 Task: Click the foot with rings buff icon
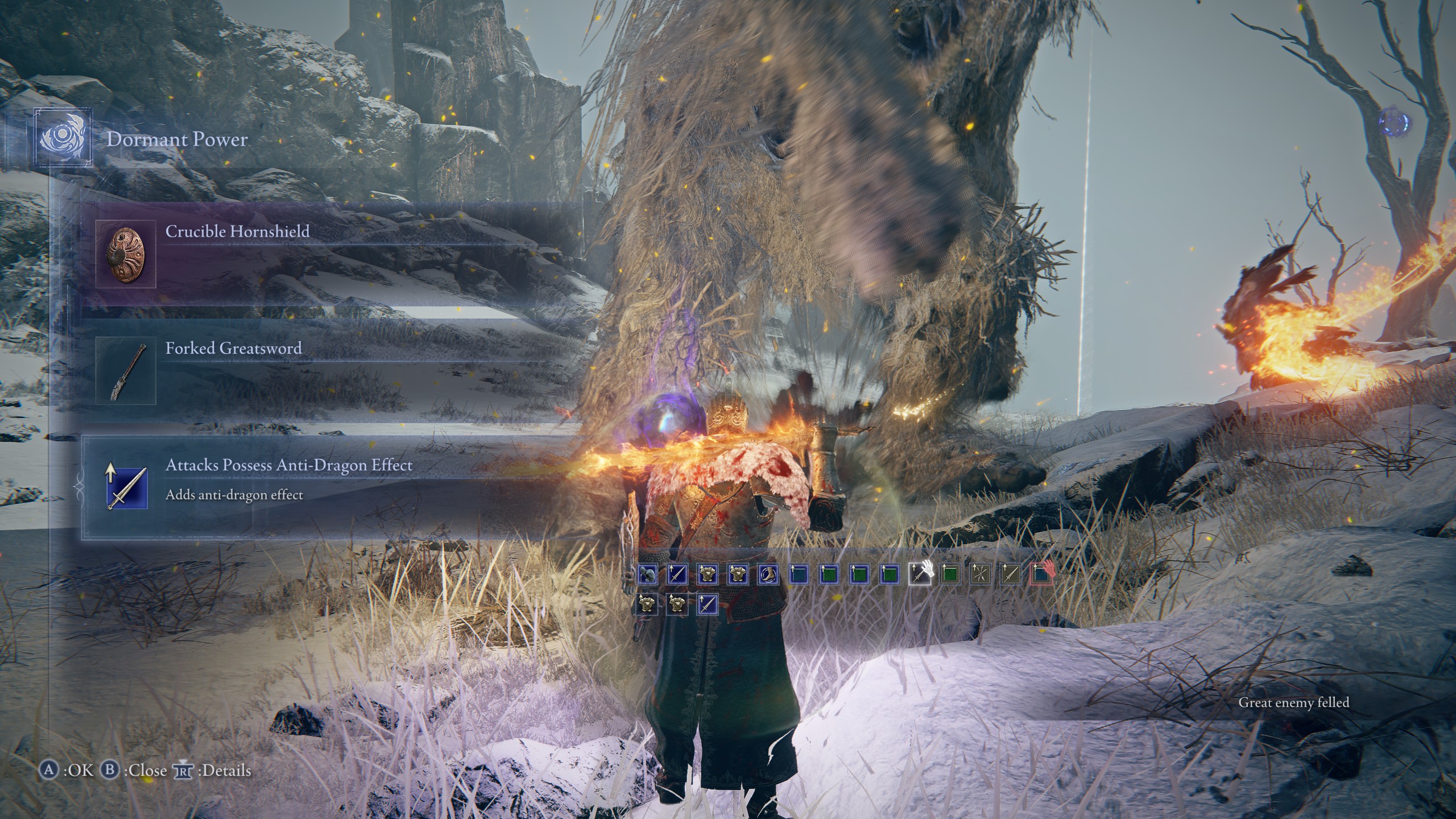pyautogui.click(x=767, y=574)
